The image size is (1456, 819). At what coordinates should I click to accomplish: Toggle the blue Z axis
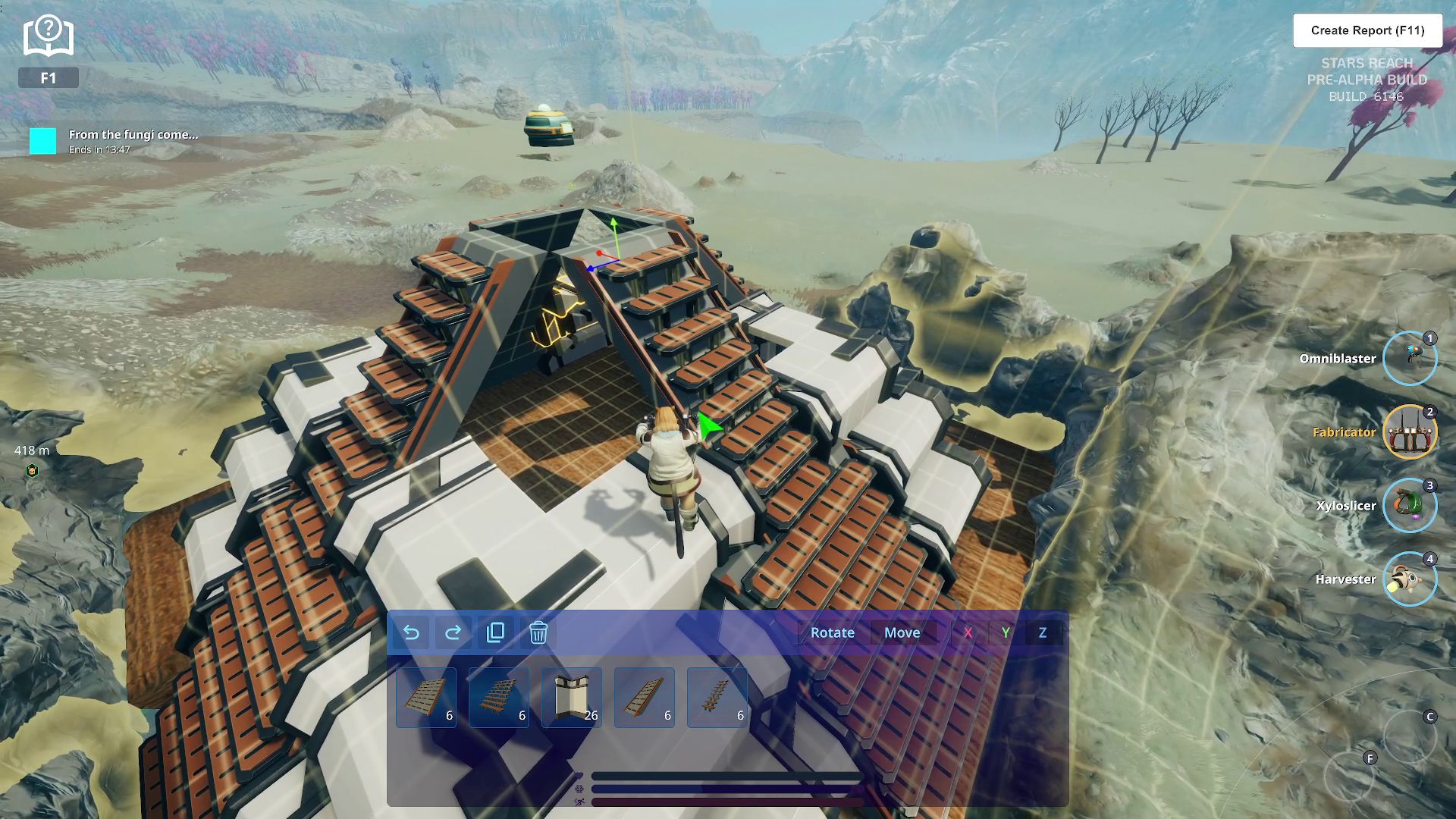point(1043,632)
